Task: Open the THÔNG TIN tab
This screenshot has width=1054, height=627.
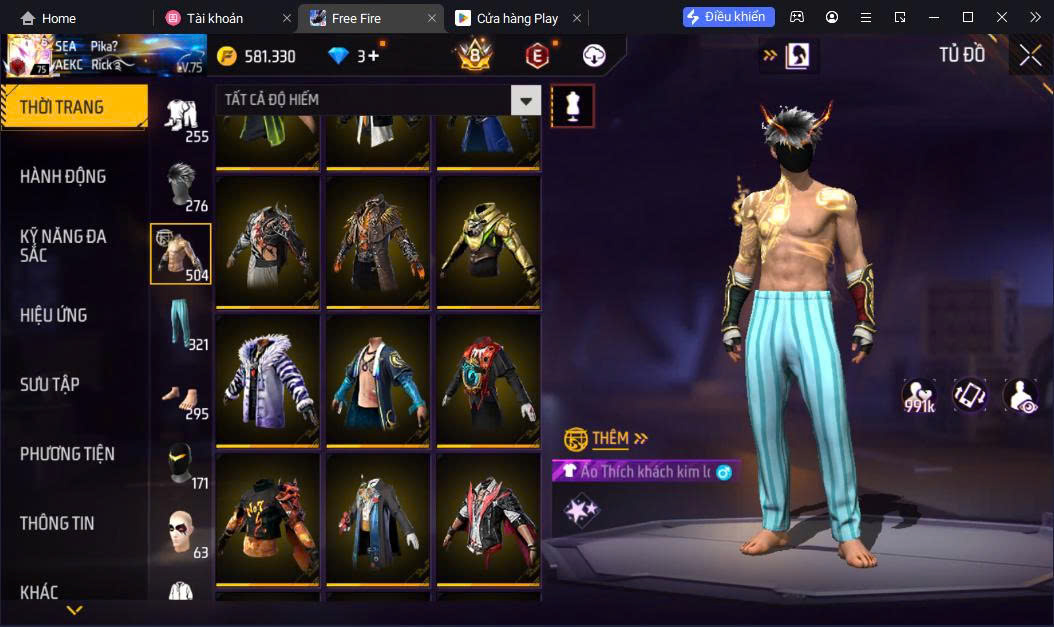Action: tap(57, 523)
